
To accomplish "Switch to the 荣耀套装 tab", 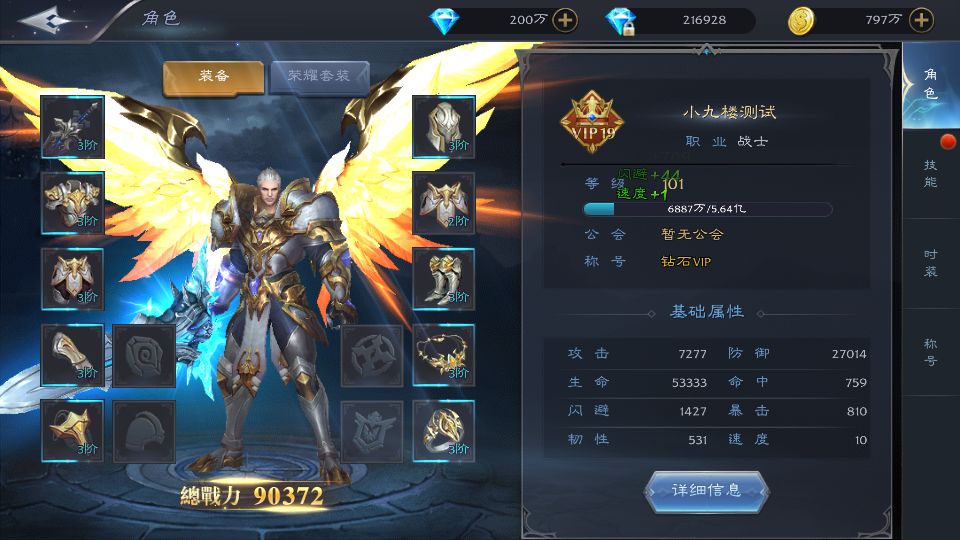I will (319, 77).
